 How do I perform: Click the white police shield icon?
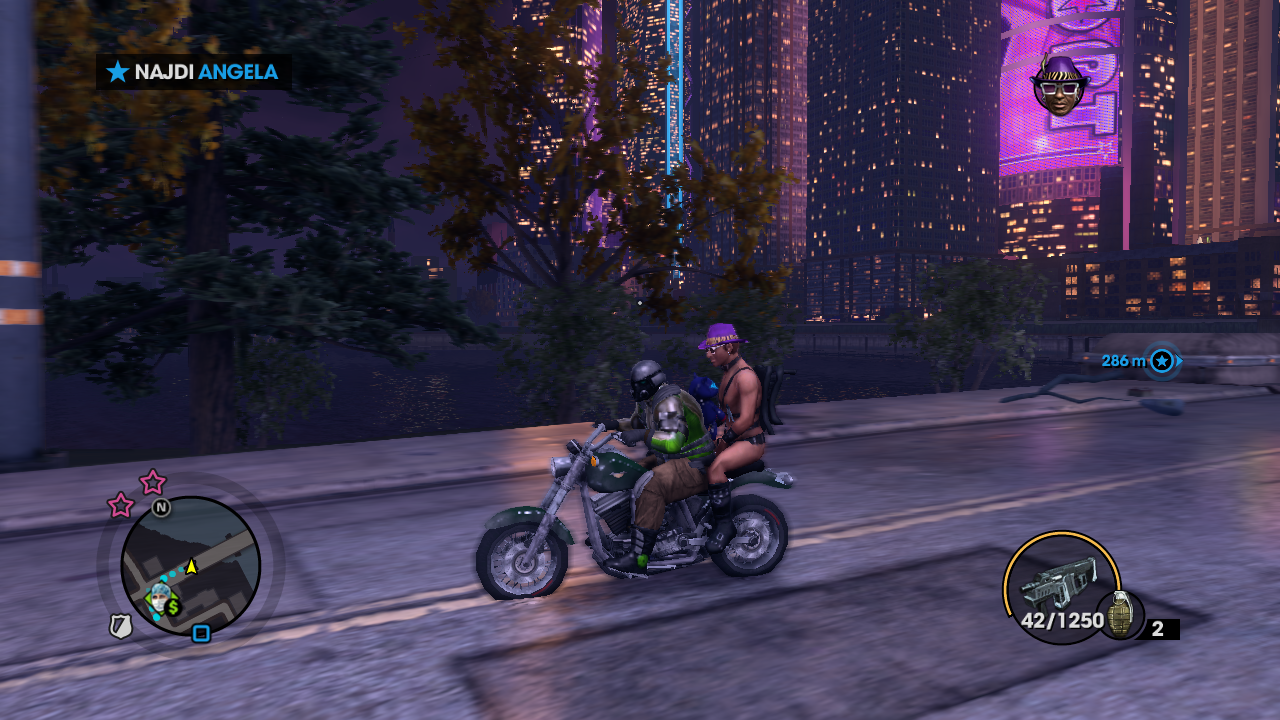tap(121, 626)
